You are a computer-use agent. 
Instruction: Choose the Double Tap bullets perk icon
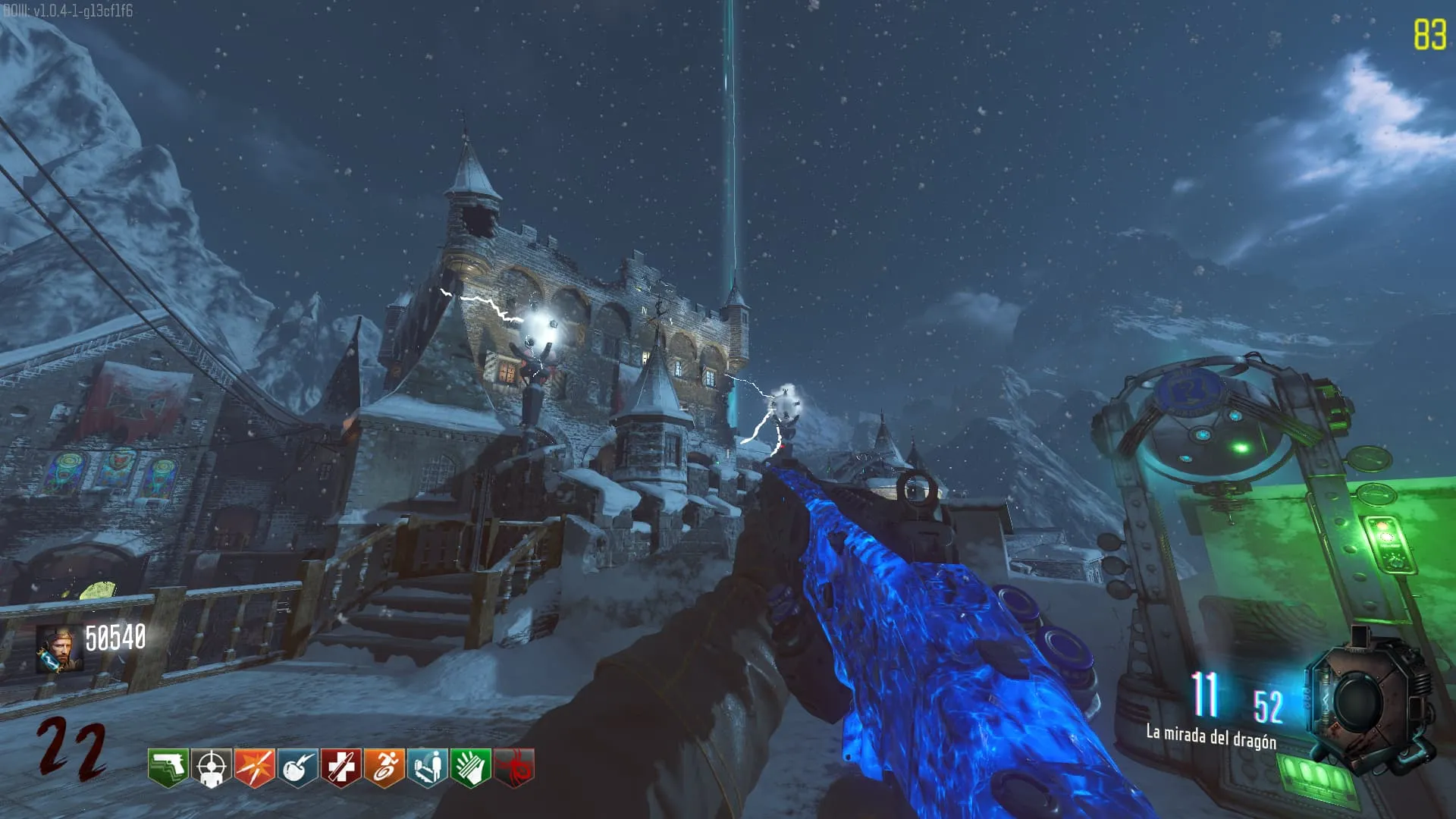tap(254, 767)
